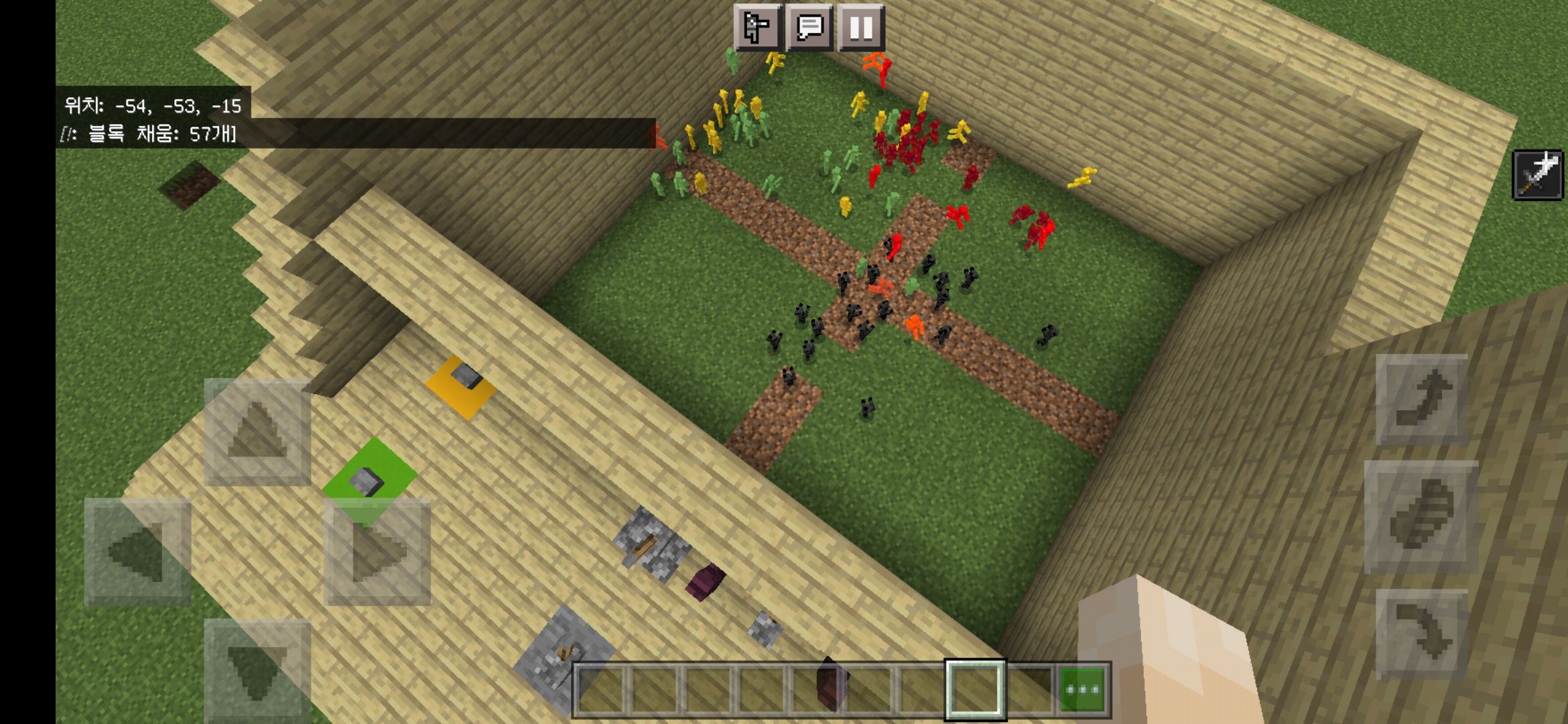Tap the right arrow on the D-pad
1568x724 pixels.
[x=377, y=552]
